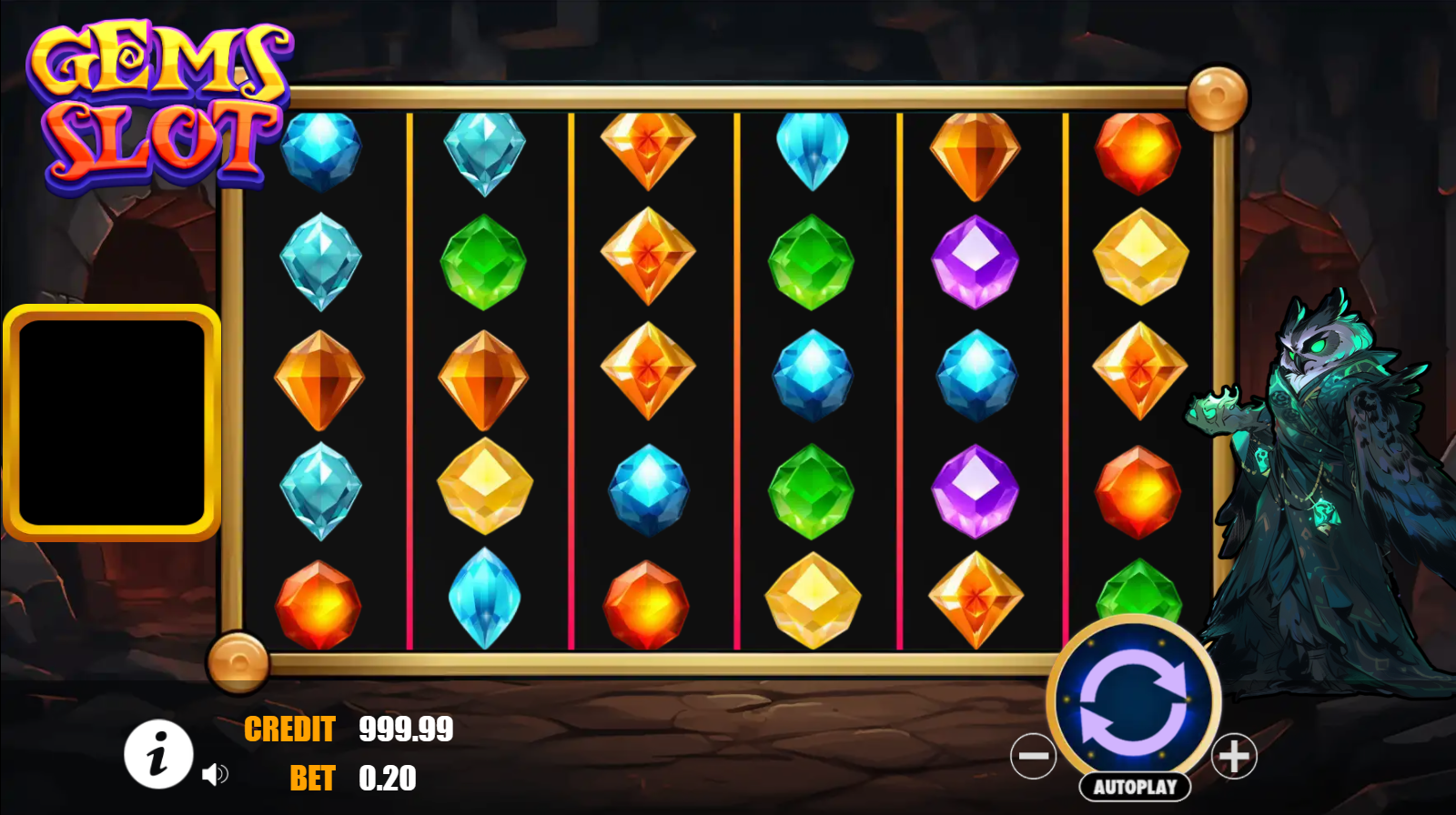This screenshot has width=1456, height=815.
Task: Click the orange diamond atop the third reel
Action: (649, 150)
